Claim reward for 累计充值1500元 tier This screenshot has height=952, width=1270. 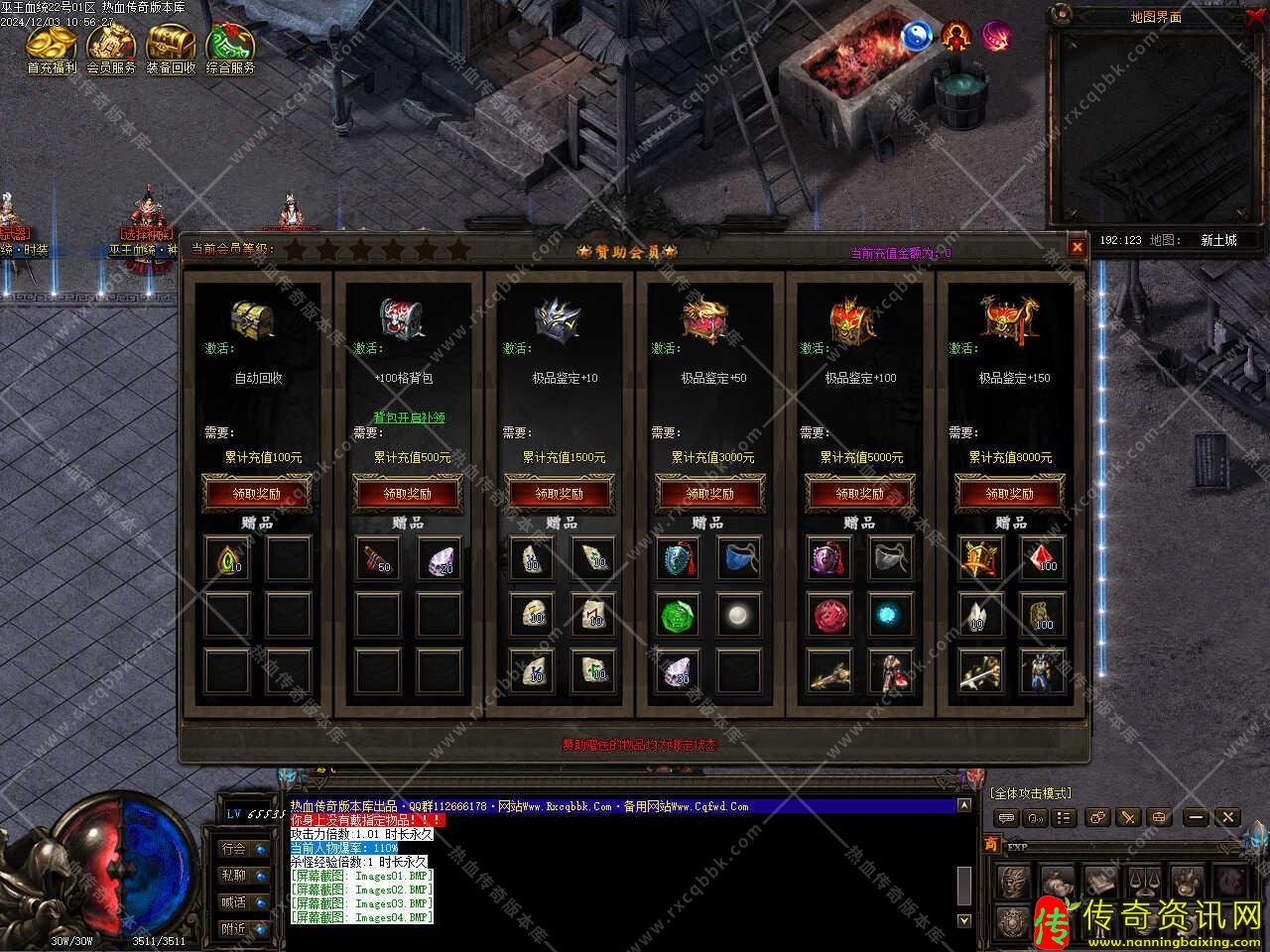point(560,493)
